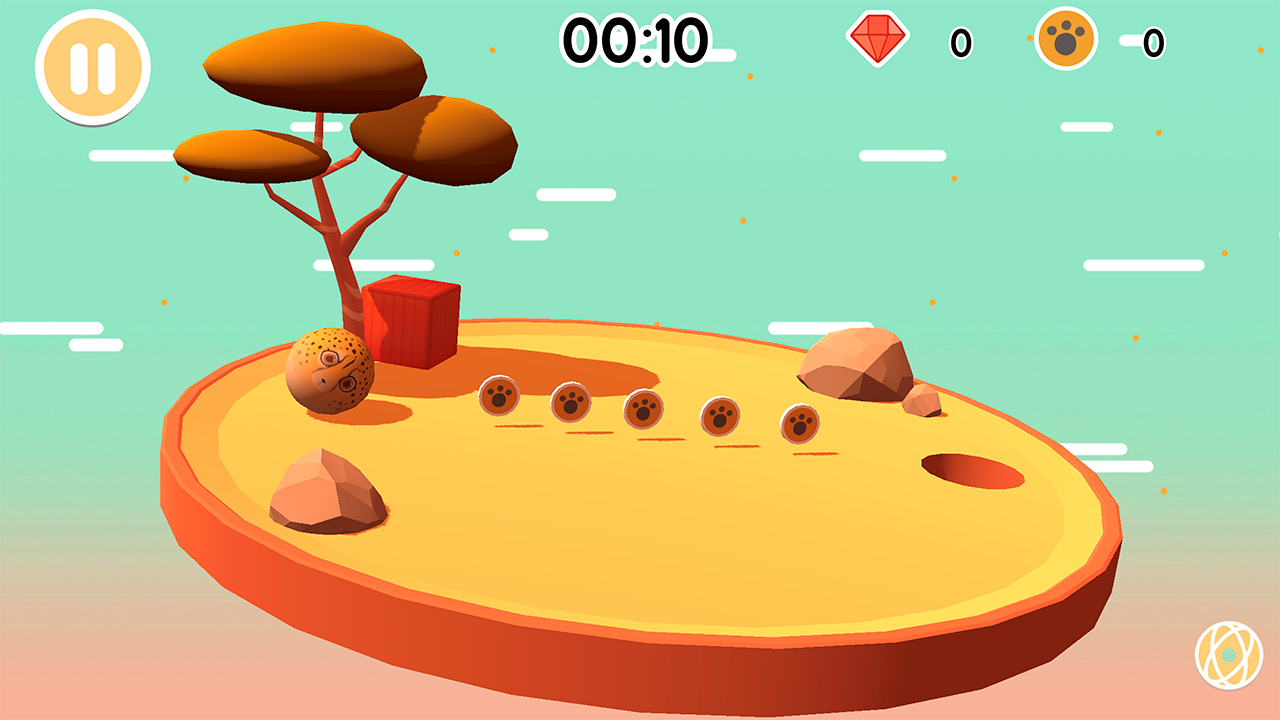
Task: Click the last paw print token near the rock
Action: (x=800, y=426)
